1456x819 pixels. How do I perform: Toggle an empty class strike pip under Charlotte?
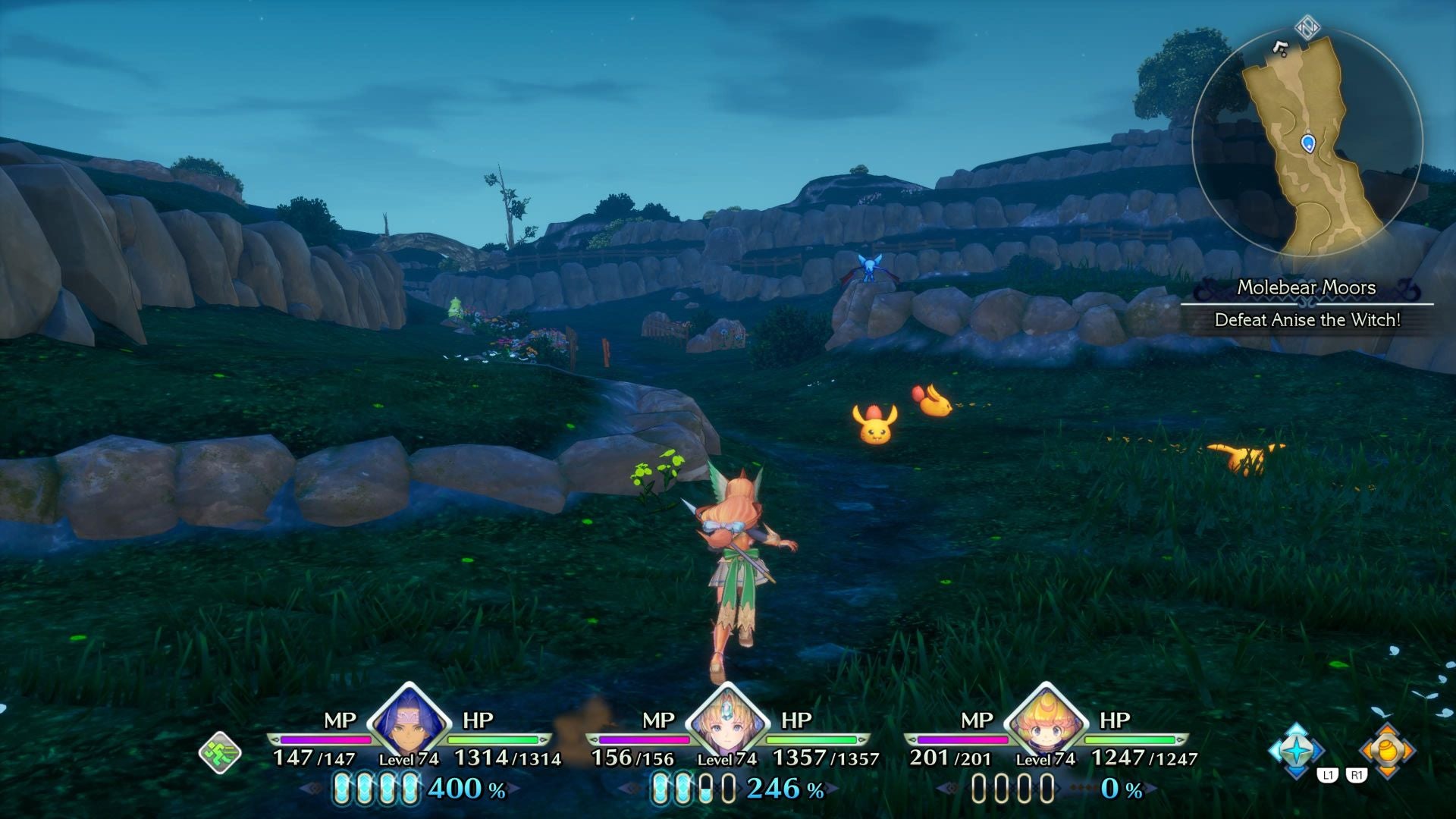[978, 787]
